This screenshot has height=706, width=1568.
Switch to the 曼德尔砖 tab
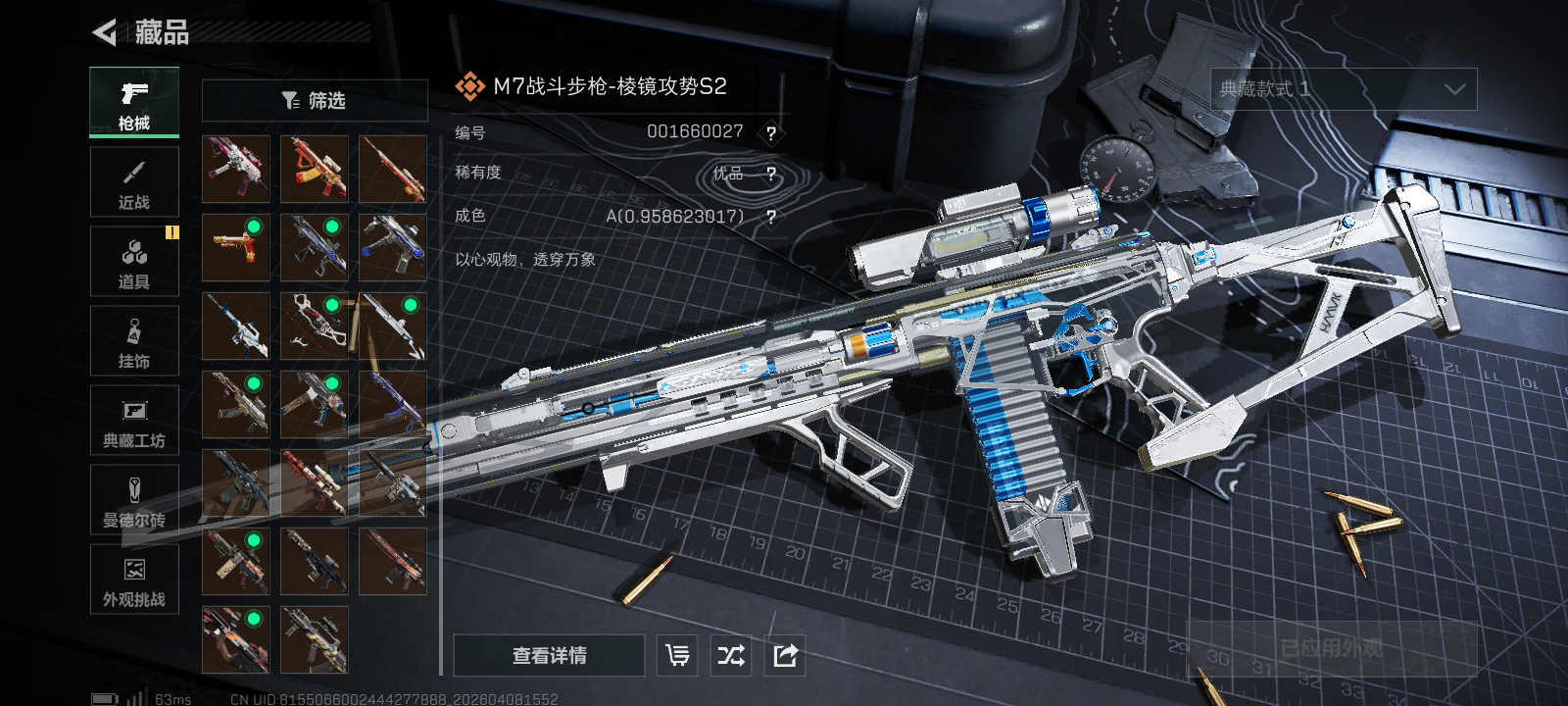coord(134,500)
